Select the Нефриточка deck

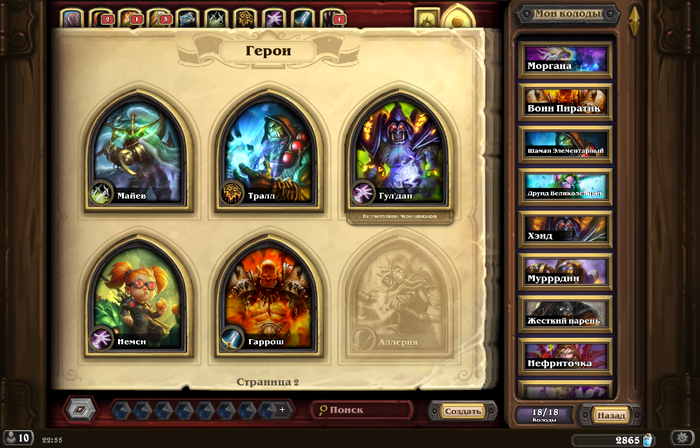(565, 356)
